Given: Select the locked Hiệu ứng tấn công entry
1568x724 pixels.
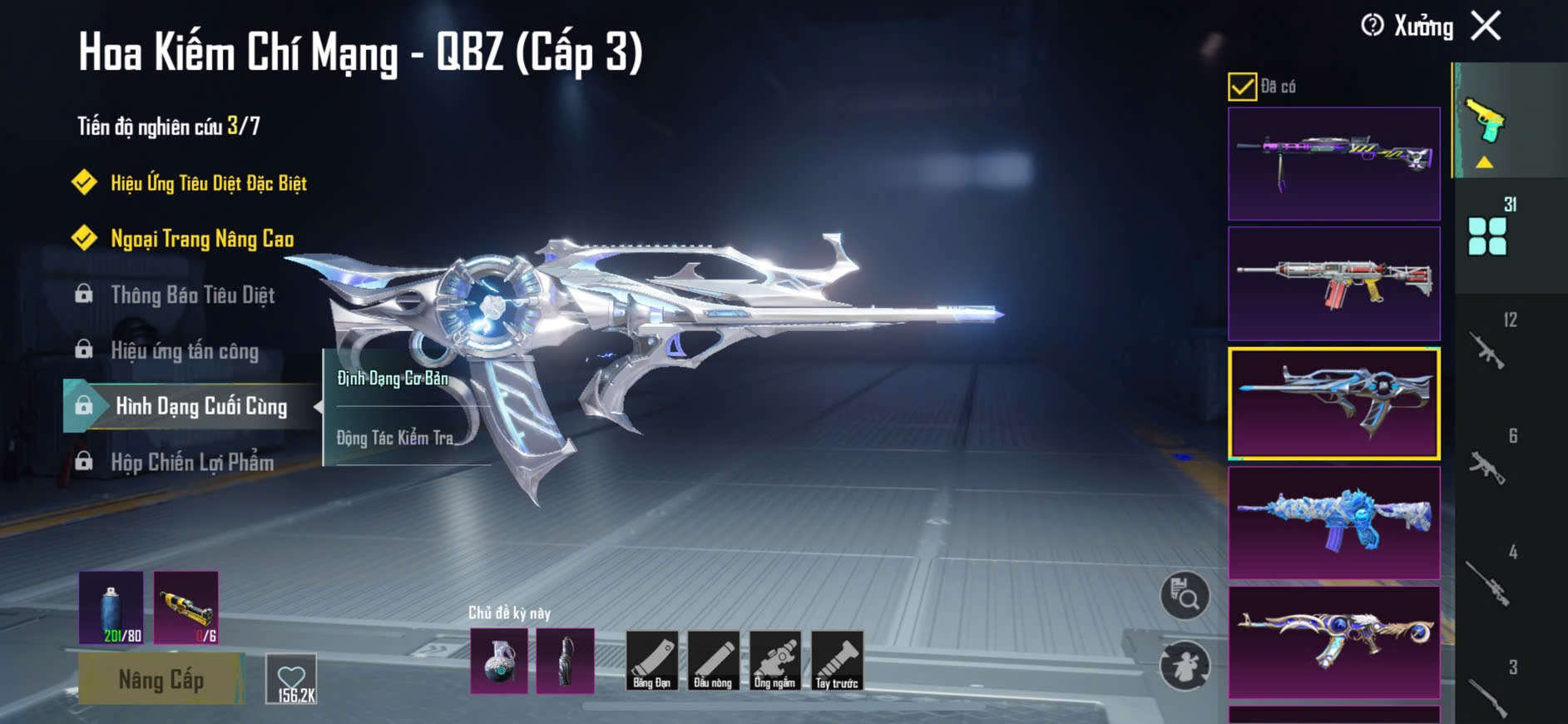Looking at the screenshot, I should [184, 350].
